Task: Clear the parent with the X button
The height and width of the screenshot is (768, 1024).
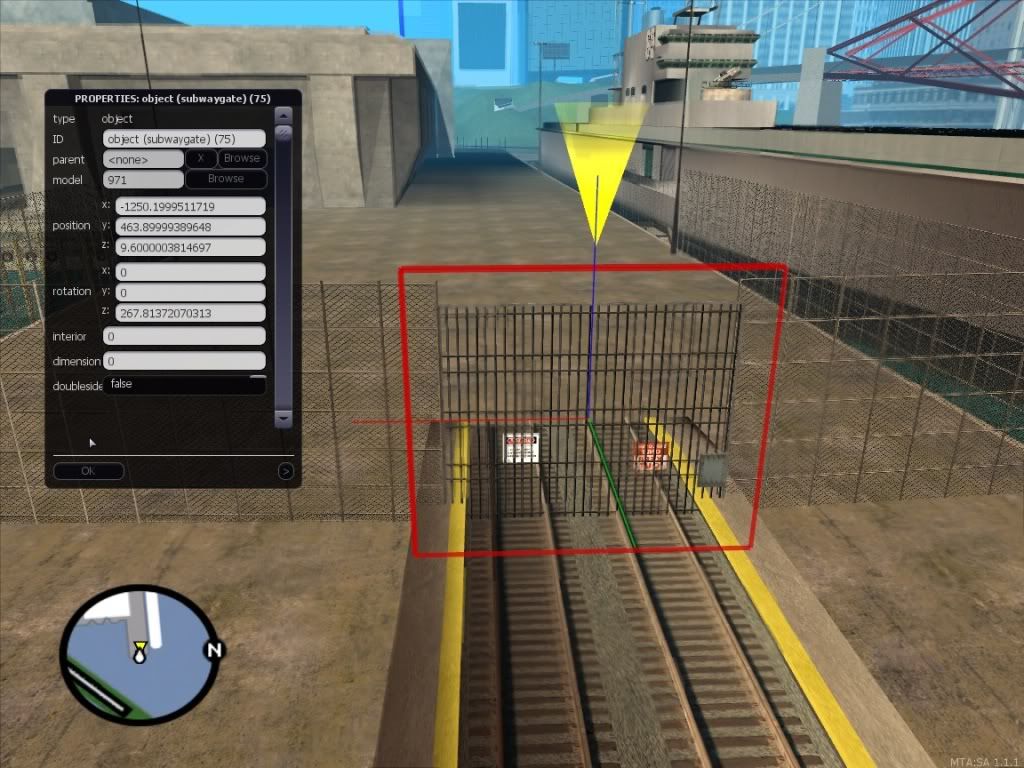Action: [201, 159]
